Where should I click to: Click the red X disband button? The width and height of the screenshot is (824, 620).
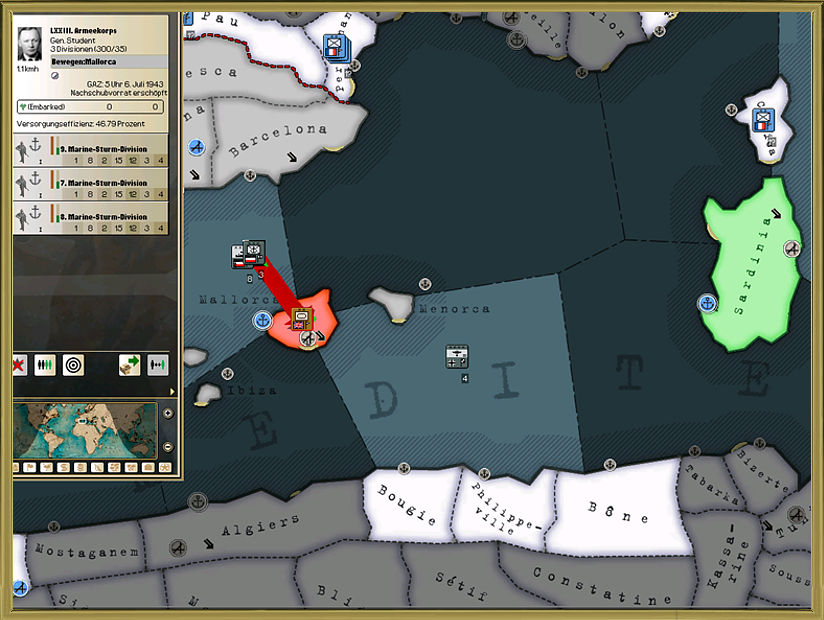19,365
